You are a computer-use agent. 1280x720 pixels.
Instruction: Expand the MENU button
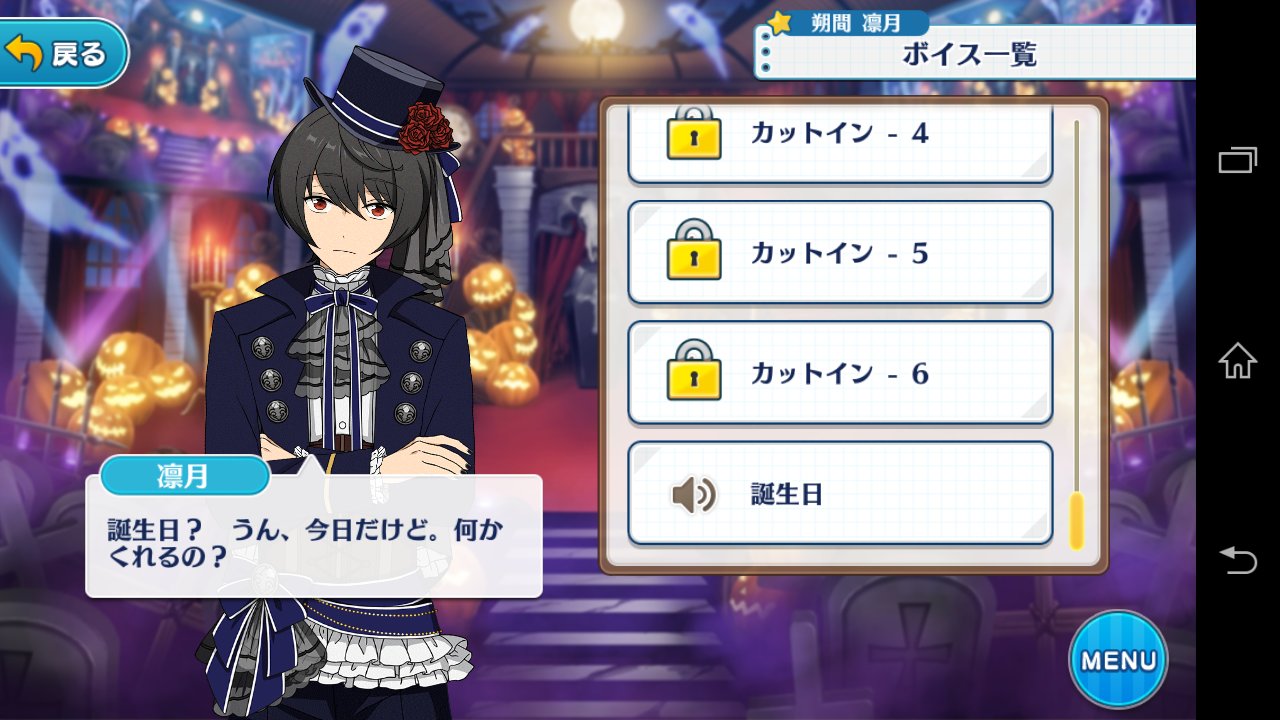[x=1117, y=660]
